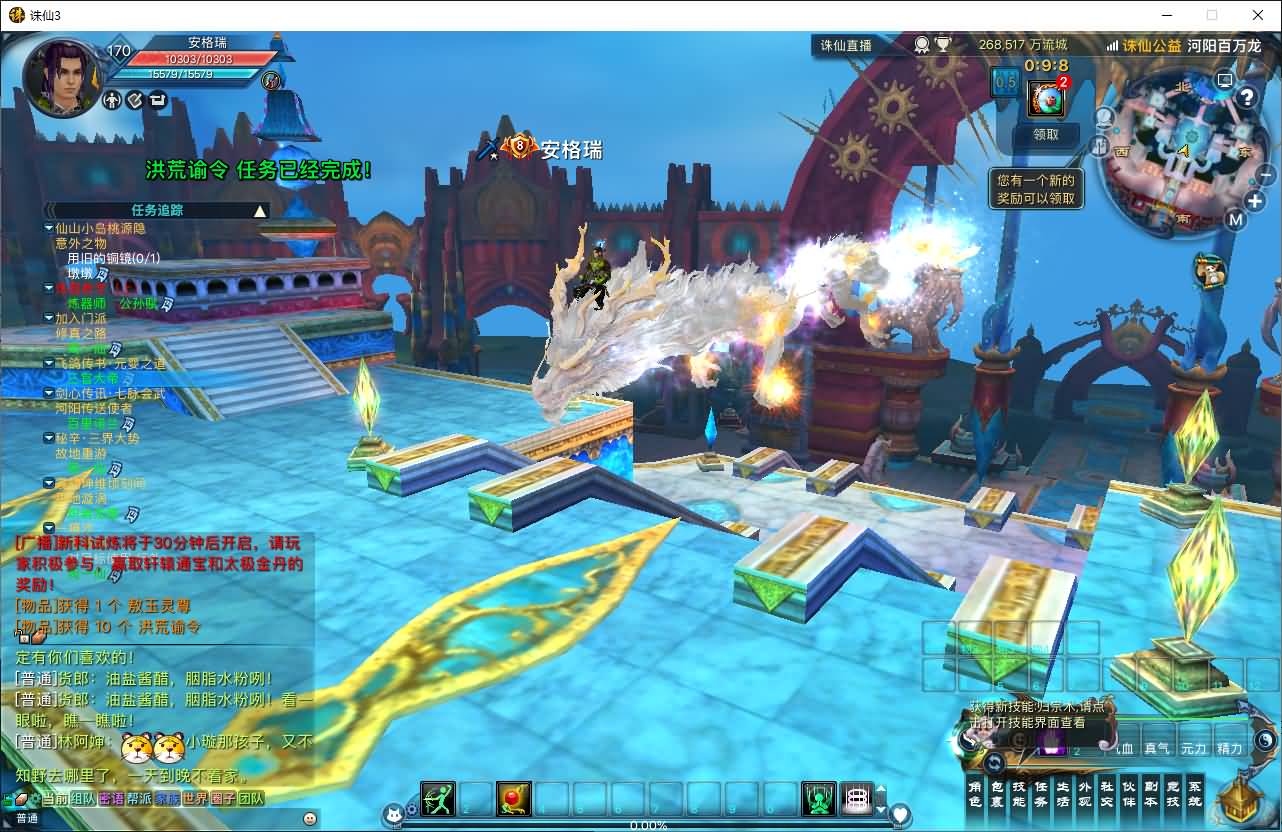This screenshot has height=832, width=1282.
Task: Click the player portrait avatar
Action: (x=62, y=78)
